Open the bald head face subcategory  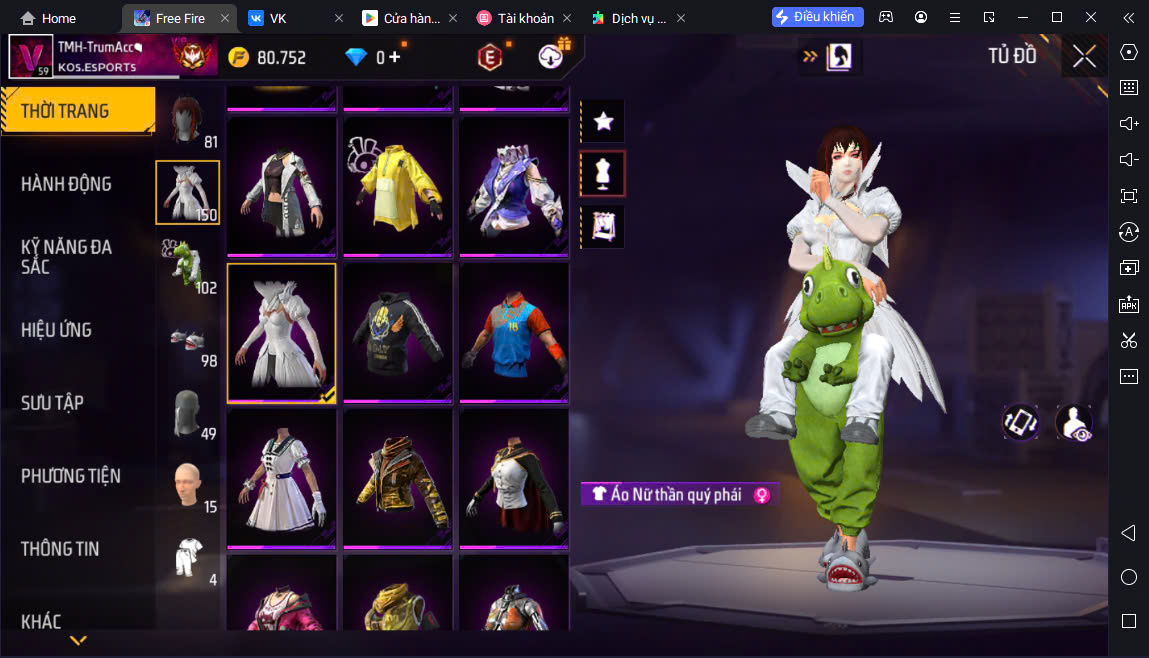(187, 484)
